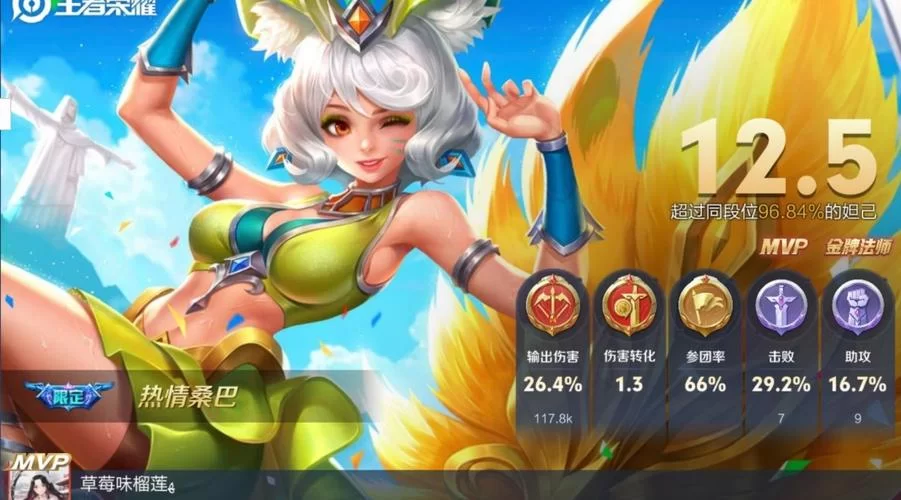Select the 伤害转化 damage conversion medal

[x=628, y=304]
